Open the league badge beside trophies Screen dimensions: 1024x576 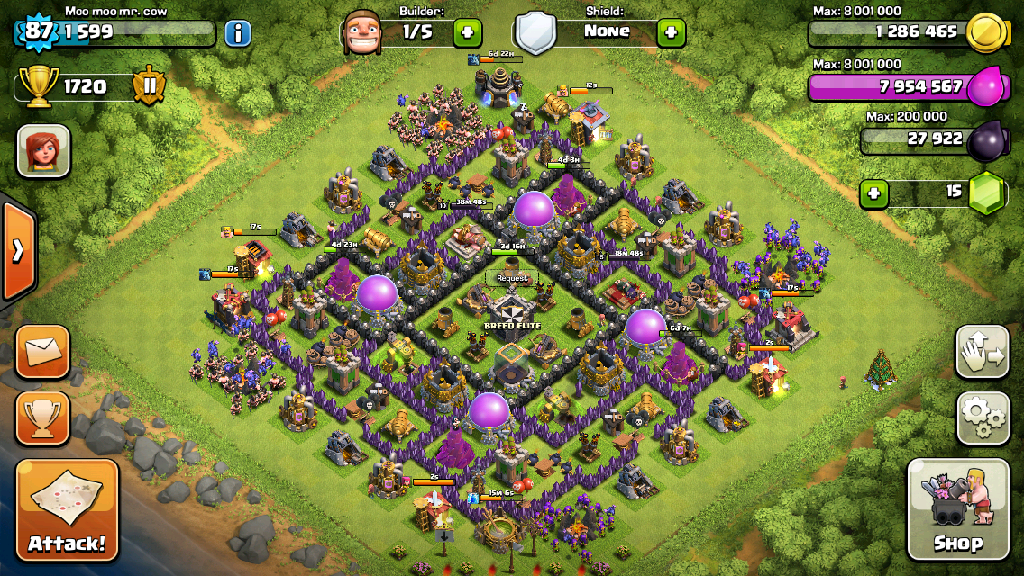[x=149, y=86]
